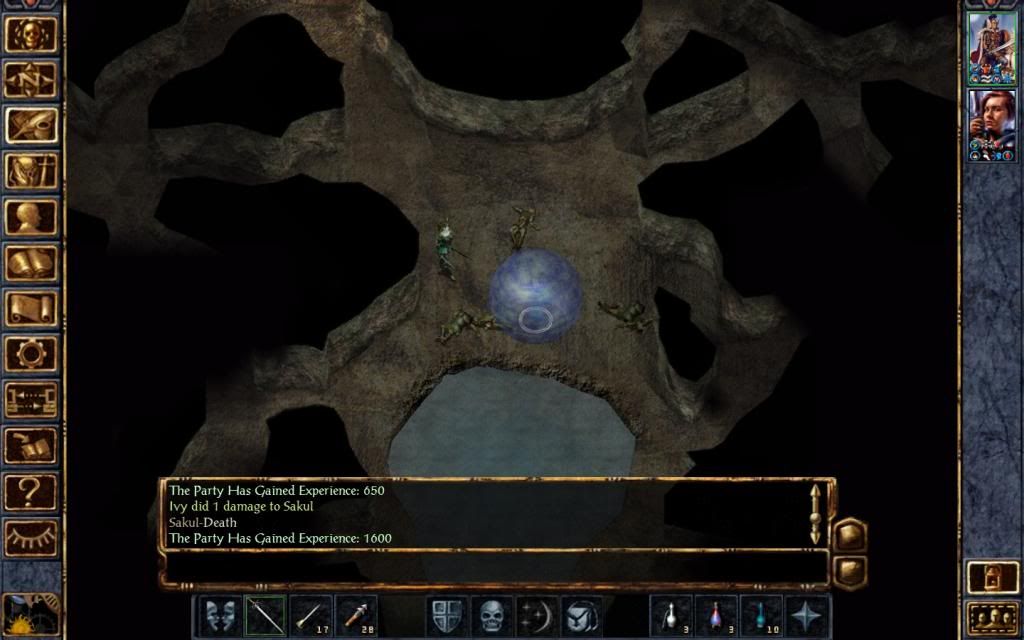Open the area map with the compass button
The image size is (1024, 640).
[x=30, y=79]
